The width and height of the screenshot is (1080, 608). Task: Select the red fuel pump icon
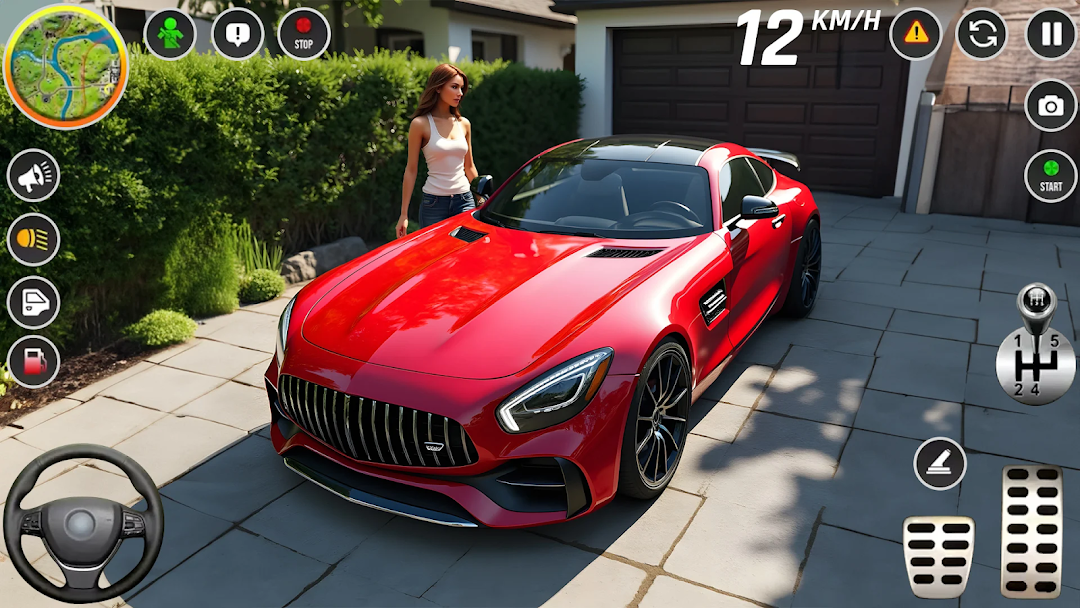(34, 362)
